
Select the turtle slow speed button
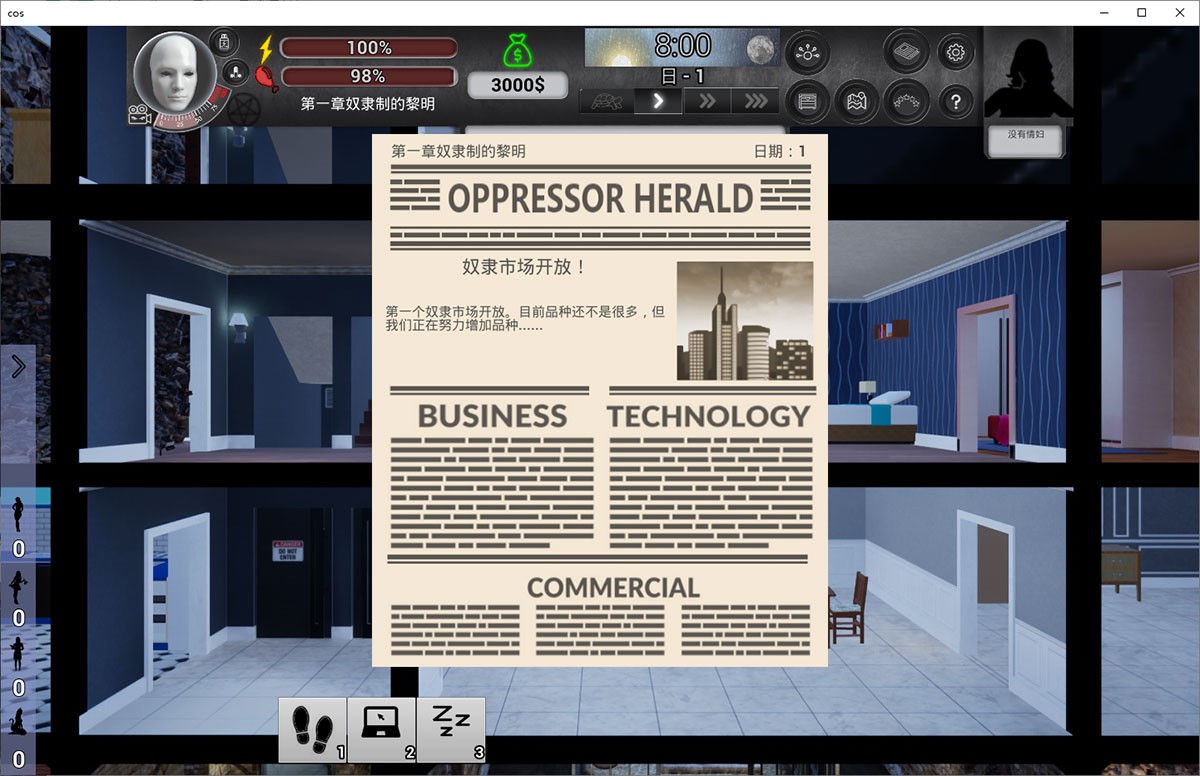click(607, 101)
